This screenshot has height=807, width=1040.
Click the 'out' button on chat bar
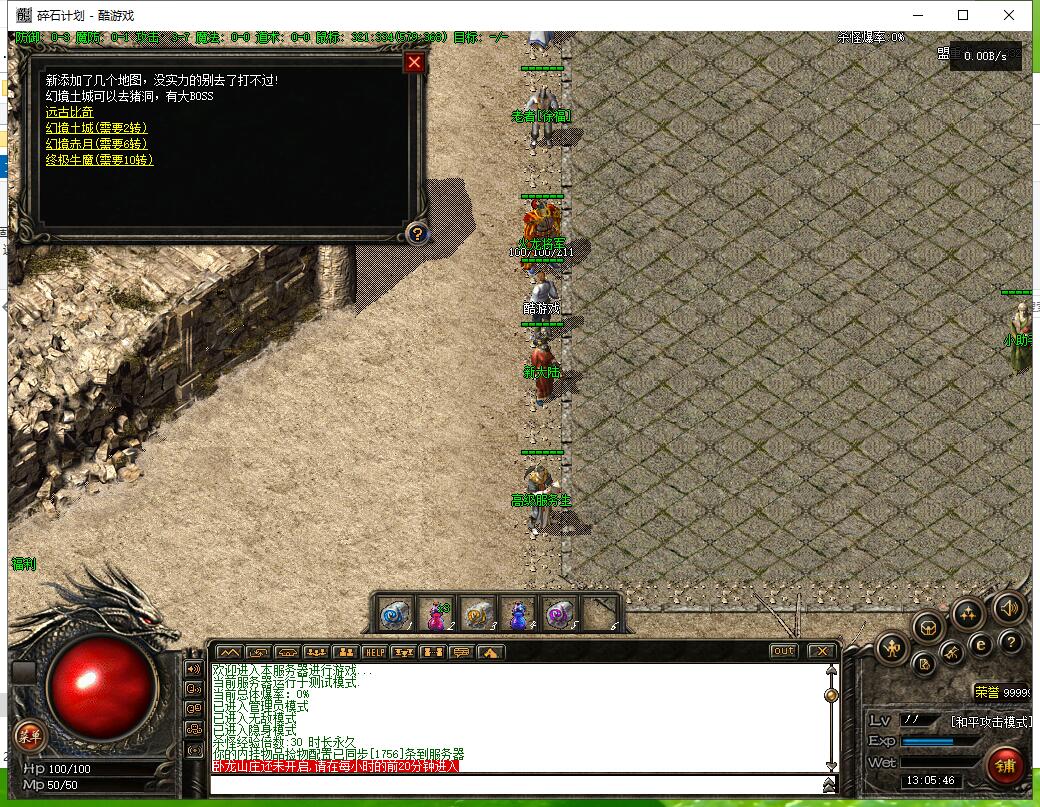783,651
